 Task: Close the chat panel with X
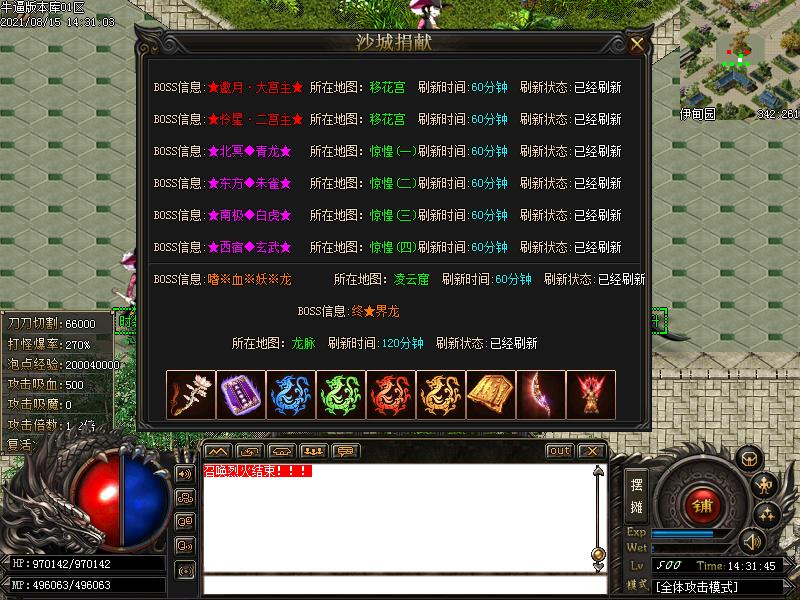tap(592, 451)
